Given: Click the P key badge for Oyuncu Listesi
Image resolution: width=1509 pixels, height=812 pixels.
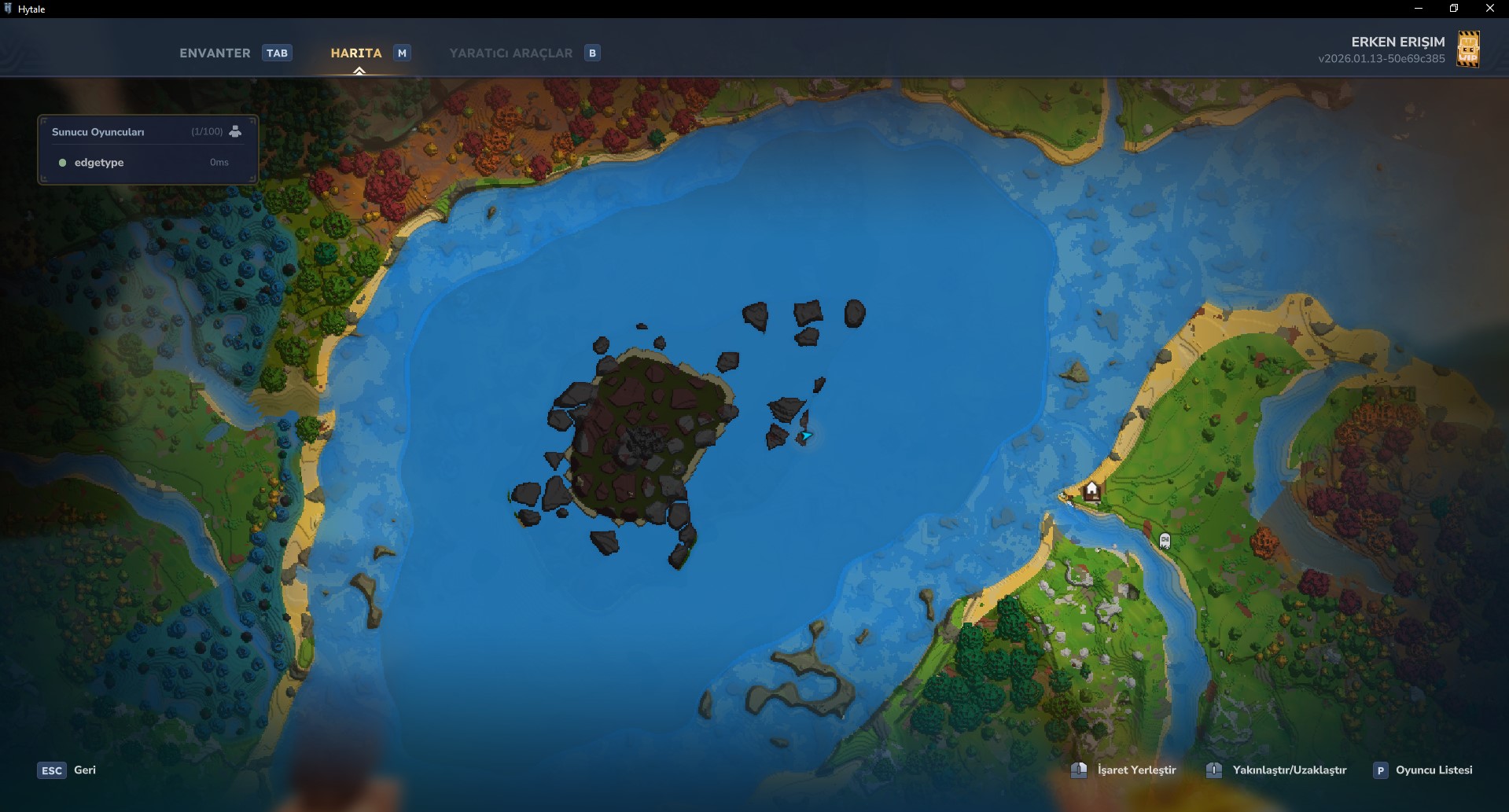Looking at the screenshot, I should coord(1381,770).
